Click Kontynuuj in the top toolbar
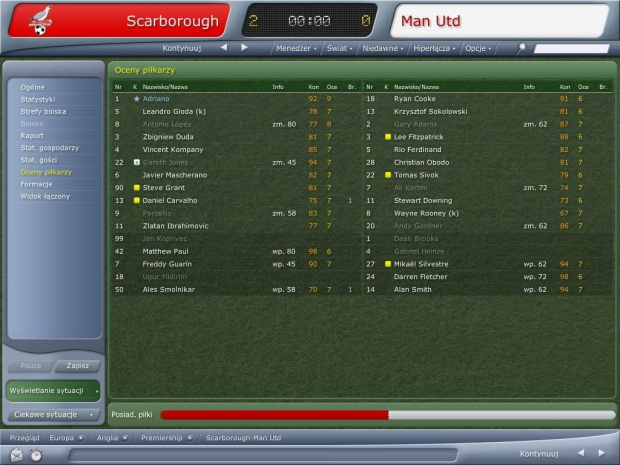This screenshot has height=465, width=620. click(x=183, y=47)
